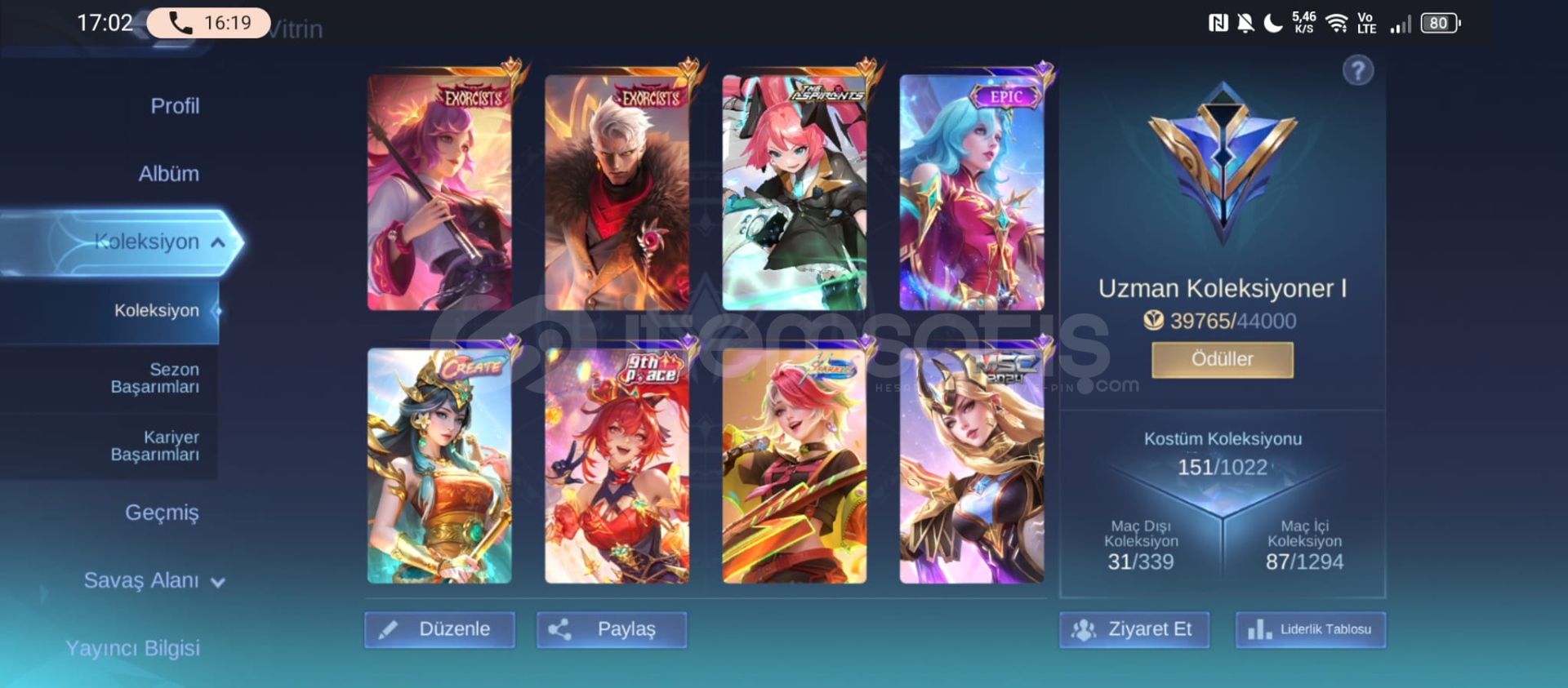The height and width of the screenshot is (688, 1568).
Task: Click the Wi-Fi status icon
Action: pyautogui.click(x=1337, y=22)
